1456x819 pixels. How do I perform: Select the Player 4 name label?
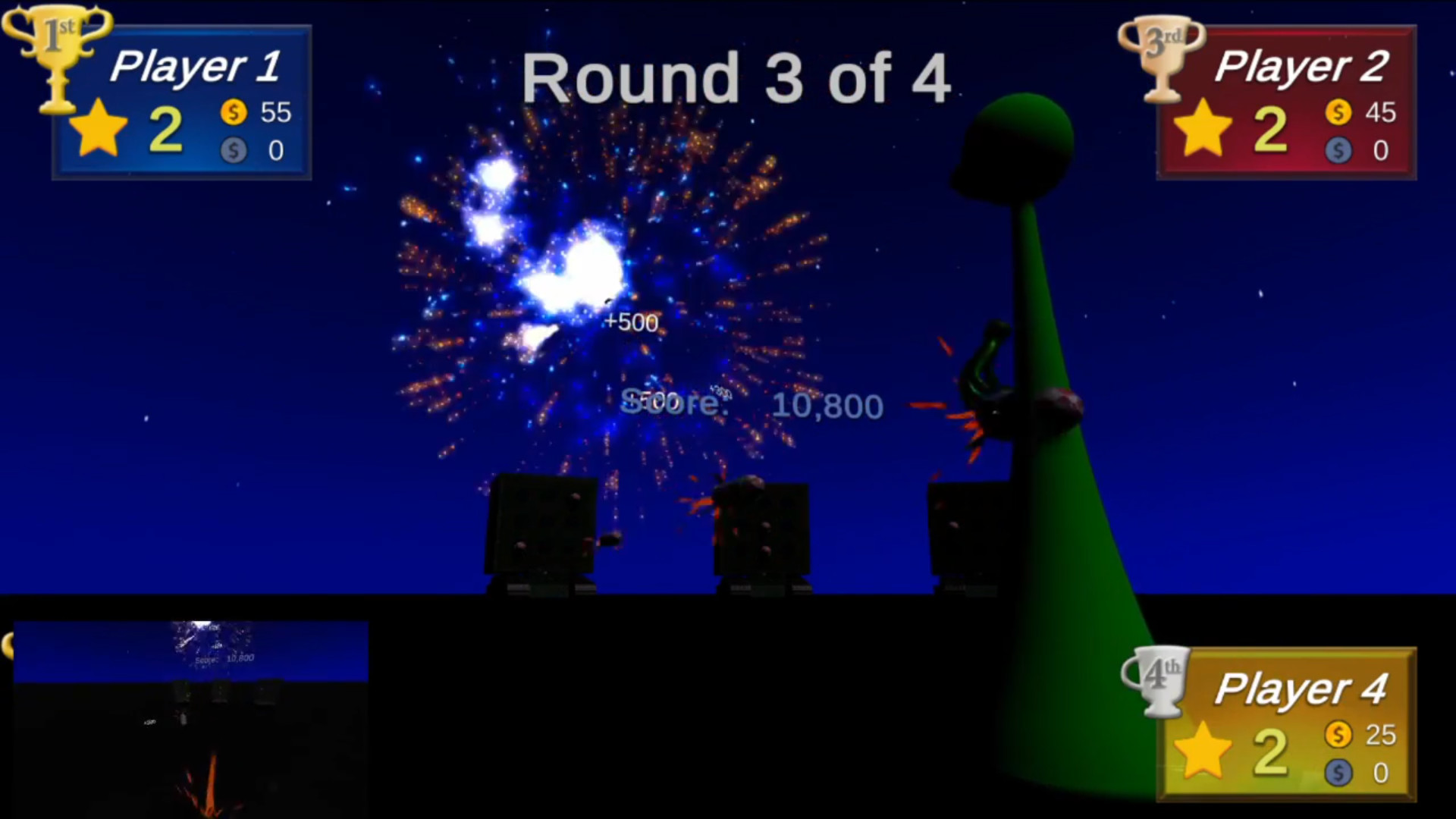(x=1302, y=689)
